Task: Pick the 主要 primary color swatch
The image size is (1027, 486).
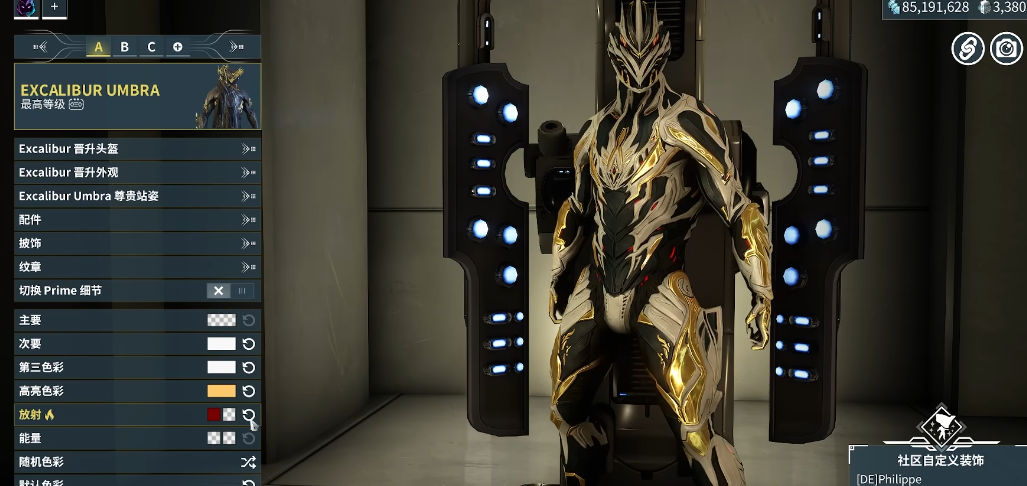Action: tap(221, 320)
